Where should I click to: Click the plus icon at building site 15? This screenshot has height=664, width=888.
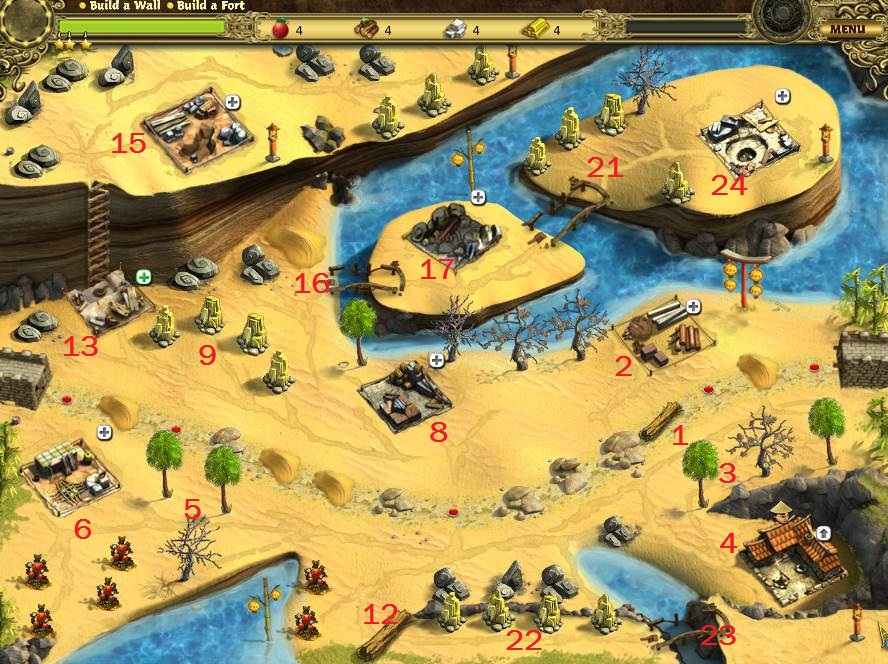[233, 101]
